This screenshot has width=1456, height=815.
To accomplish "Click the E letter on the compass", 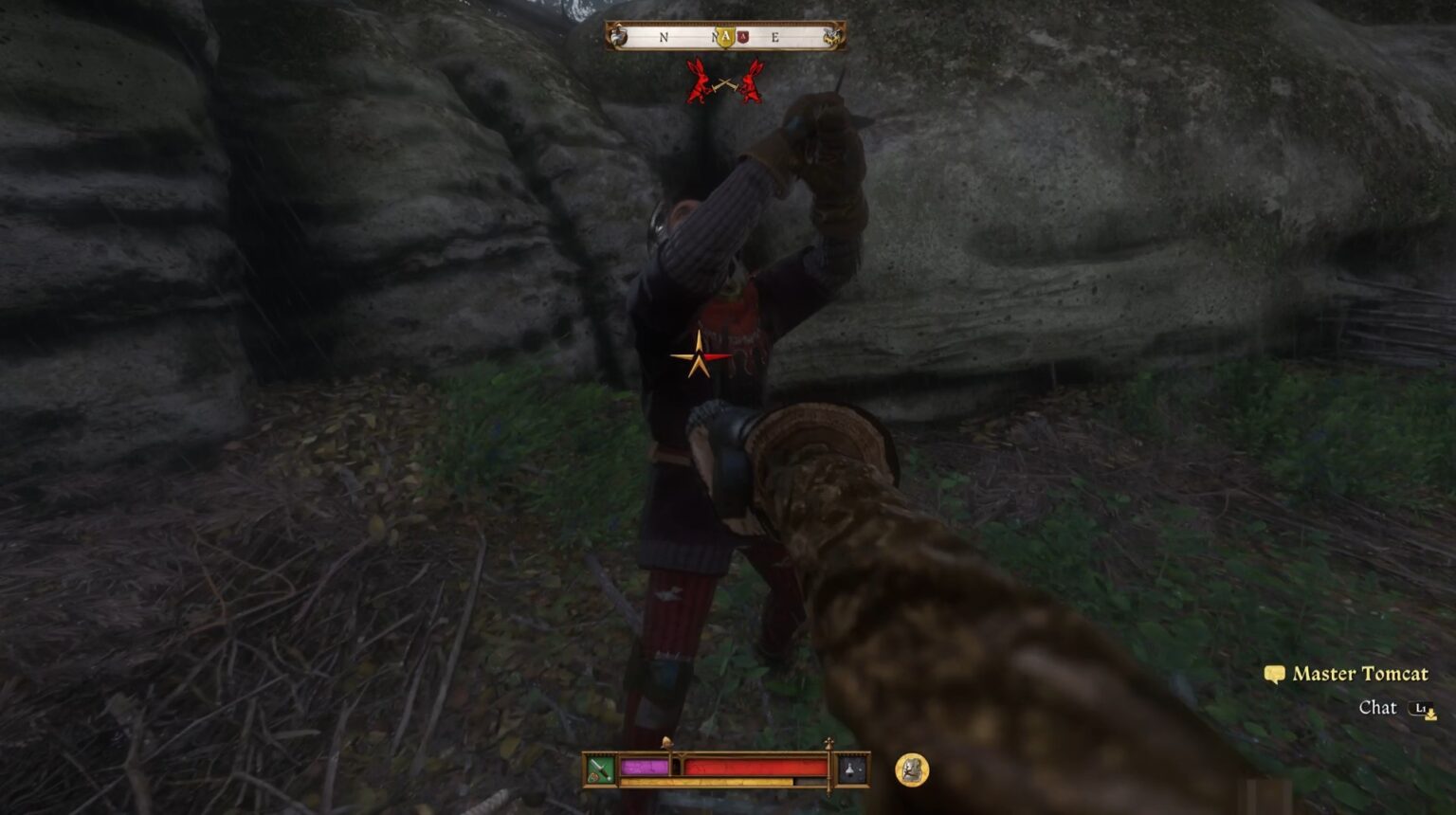I will [776, 36].
